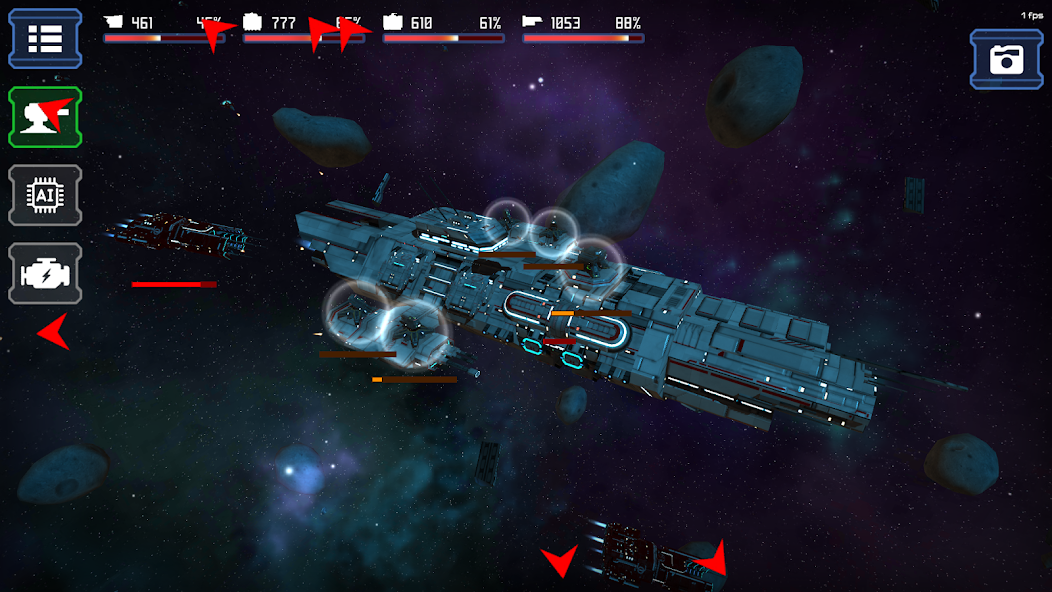The width and height of the screenshot is (1052, 592).
Task: Select the green commander silhouette button
Action: (x=45, y=117)
